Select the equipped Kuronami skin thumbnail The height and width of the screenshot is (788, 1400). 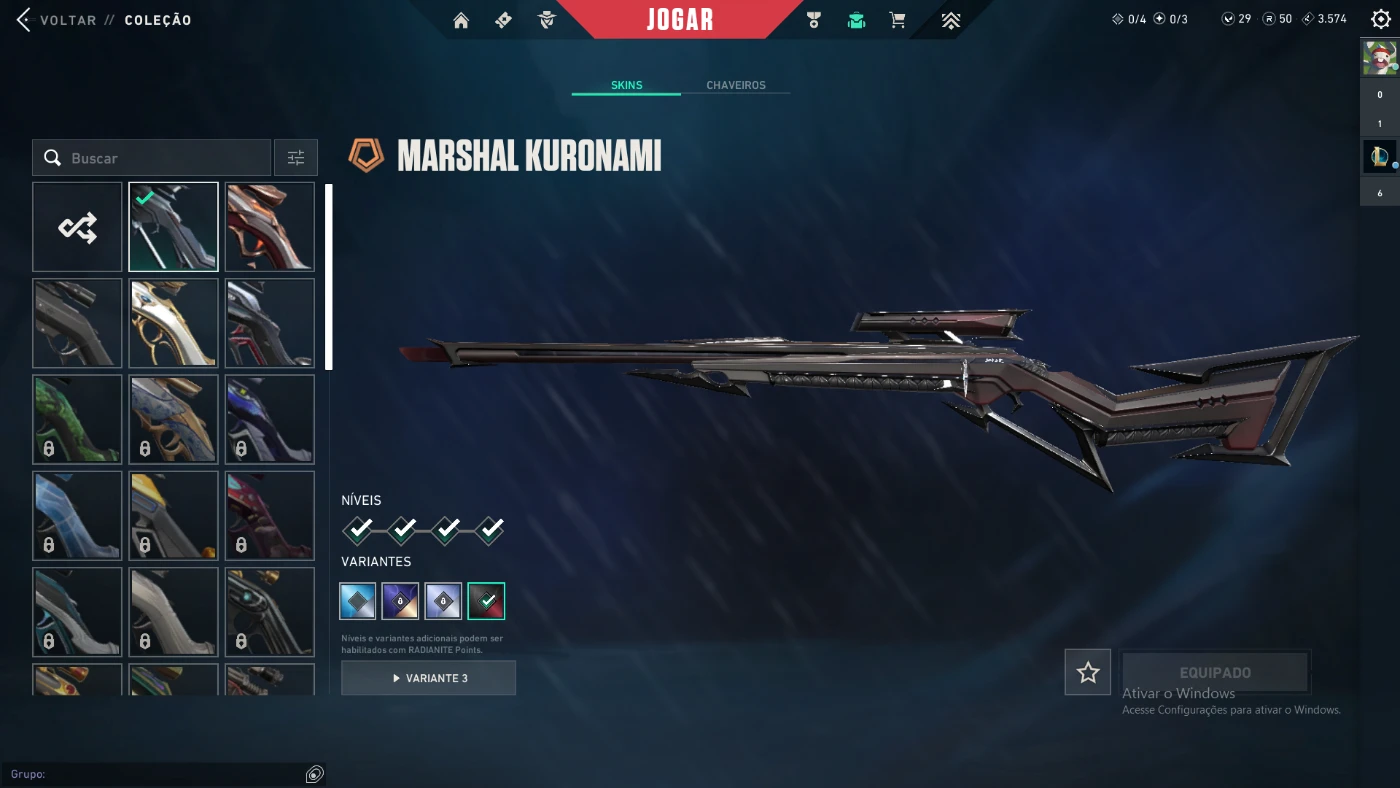pyautogui.click(x=173, y=227)
